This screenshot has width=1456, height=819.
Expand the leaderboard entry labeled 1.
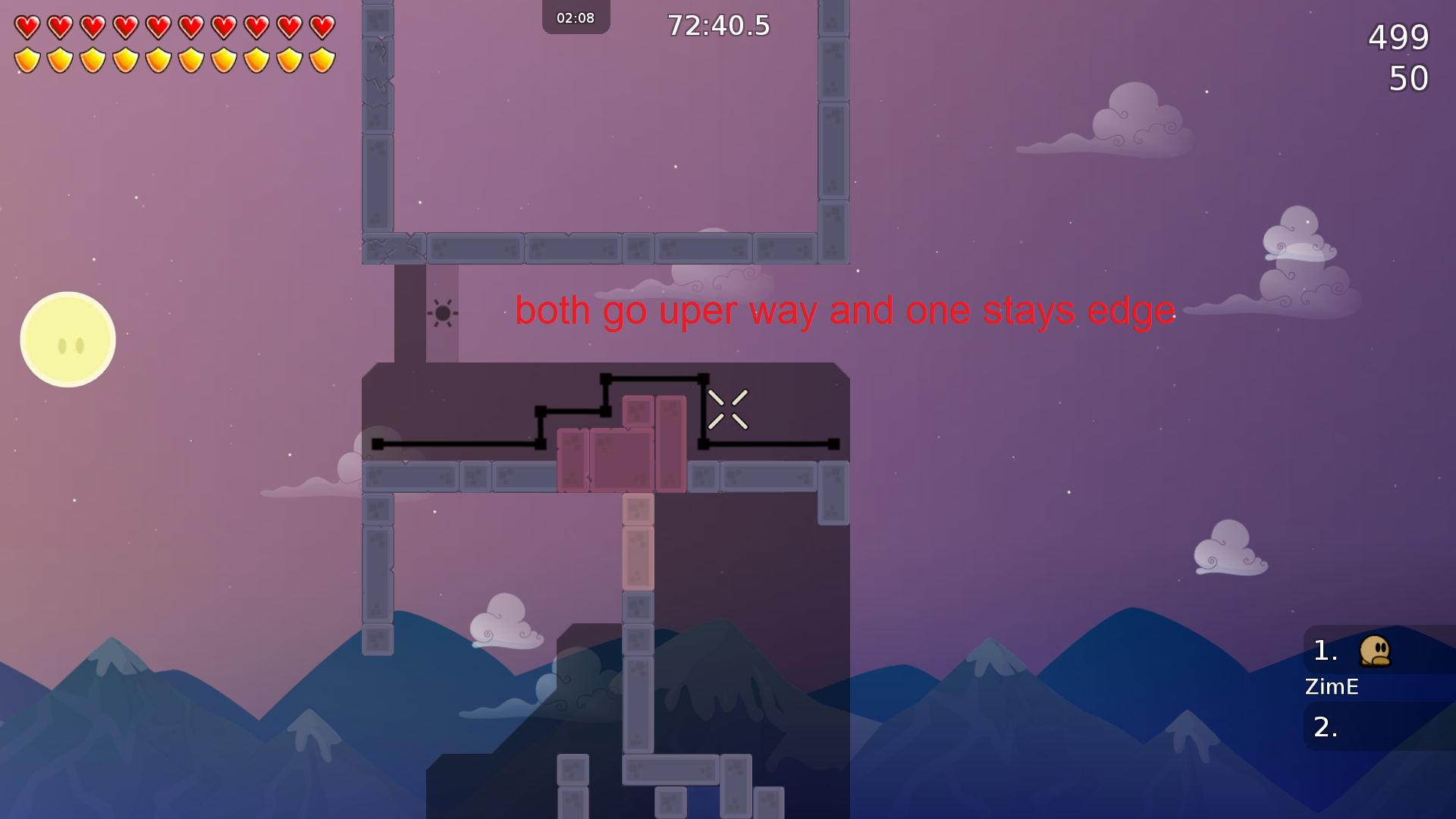tap(1324, 651)
